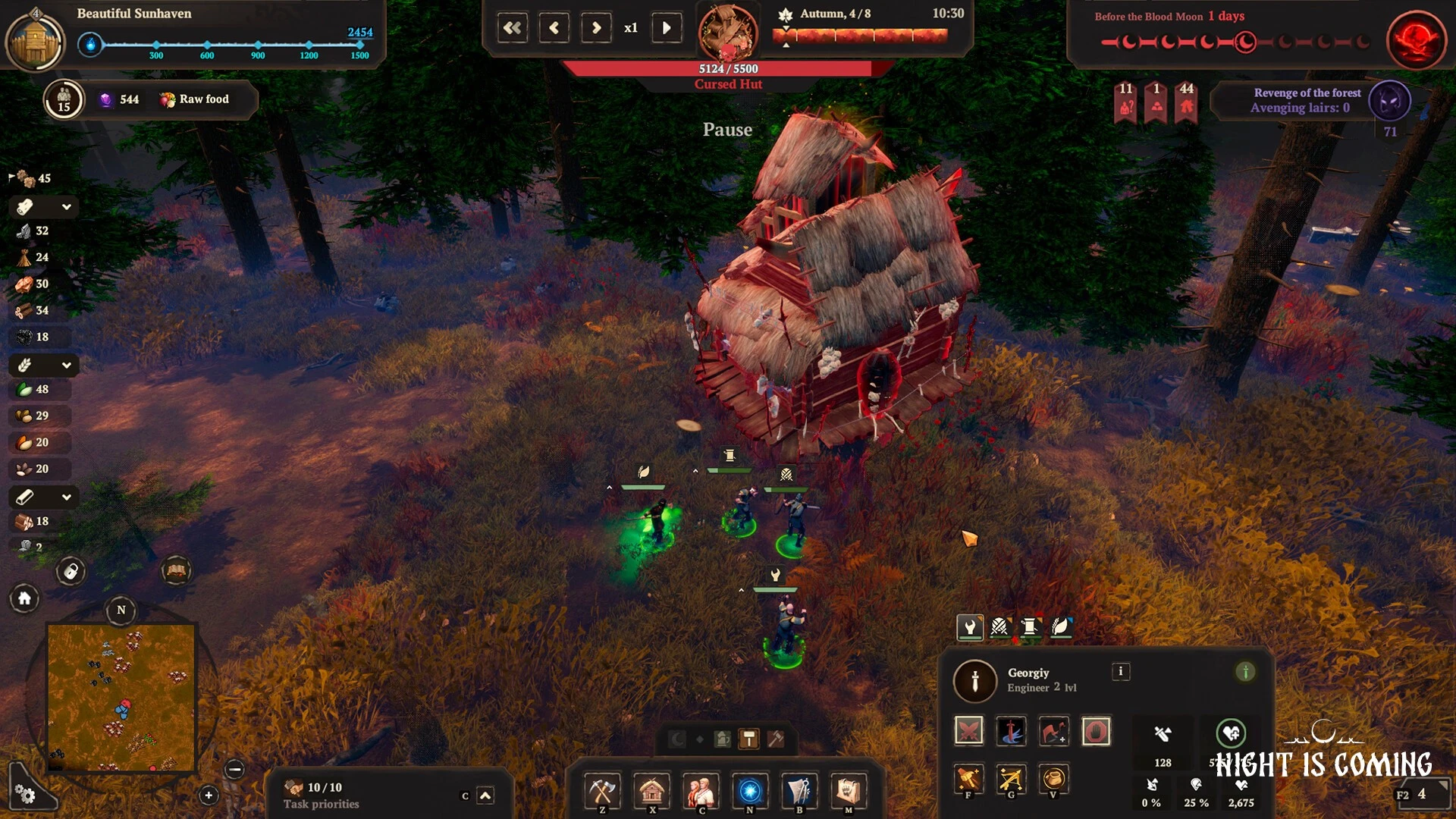The height and width of the screenshot is (819, 1456).
Task: Activate the crossed swords attack command
Action: click(969, 731)
